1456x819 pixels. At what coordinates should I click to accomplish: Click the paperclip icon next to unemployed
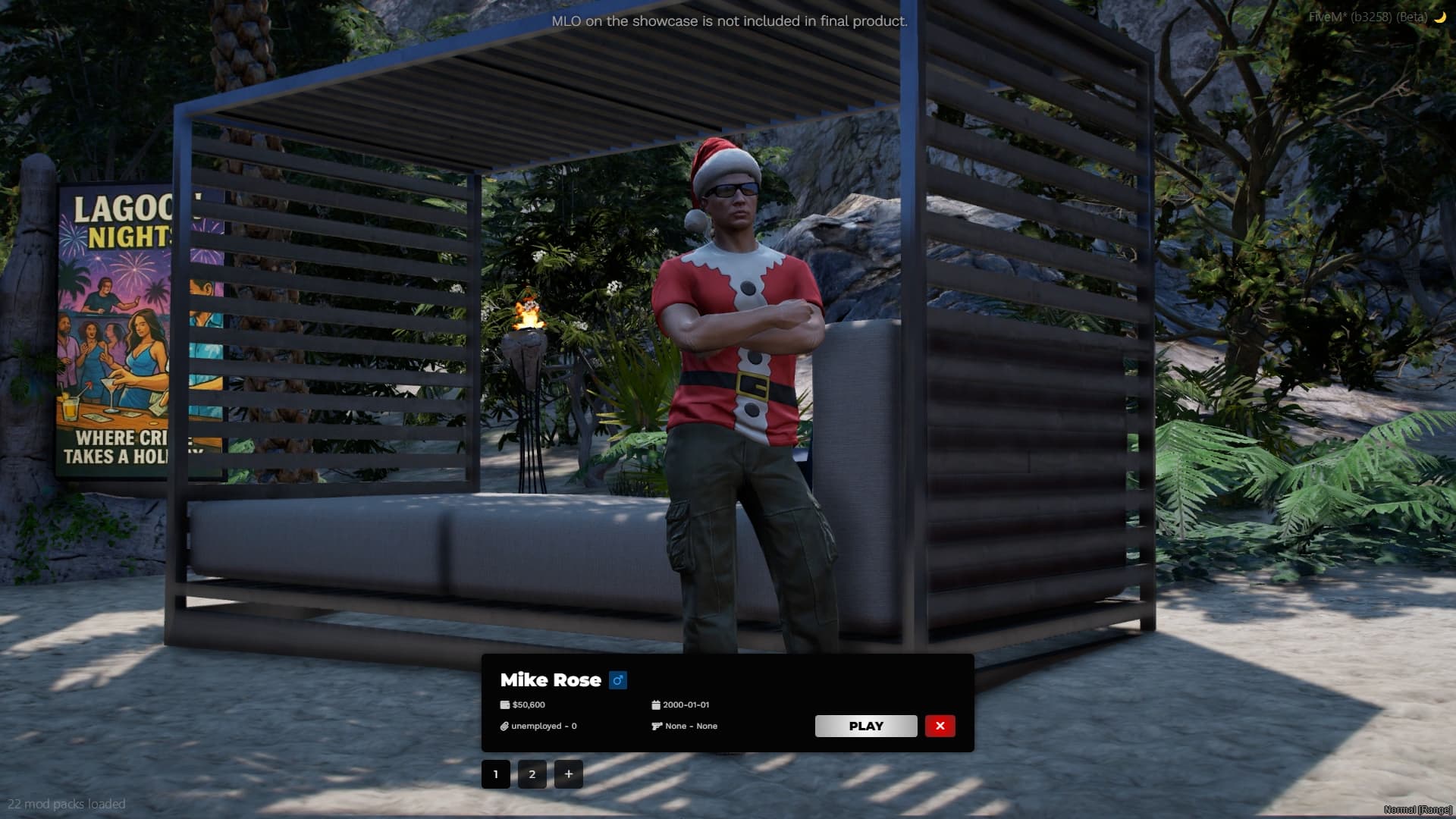(504, 726)
